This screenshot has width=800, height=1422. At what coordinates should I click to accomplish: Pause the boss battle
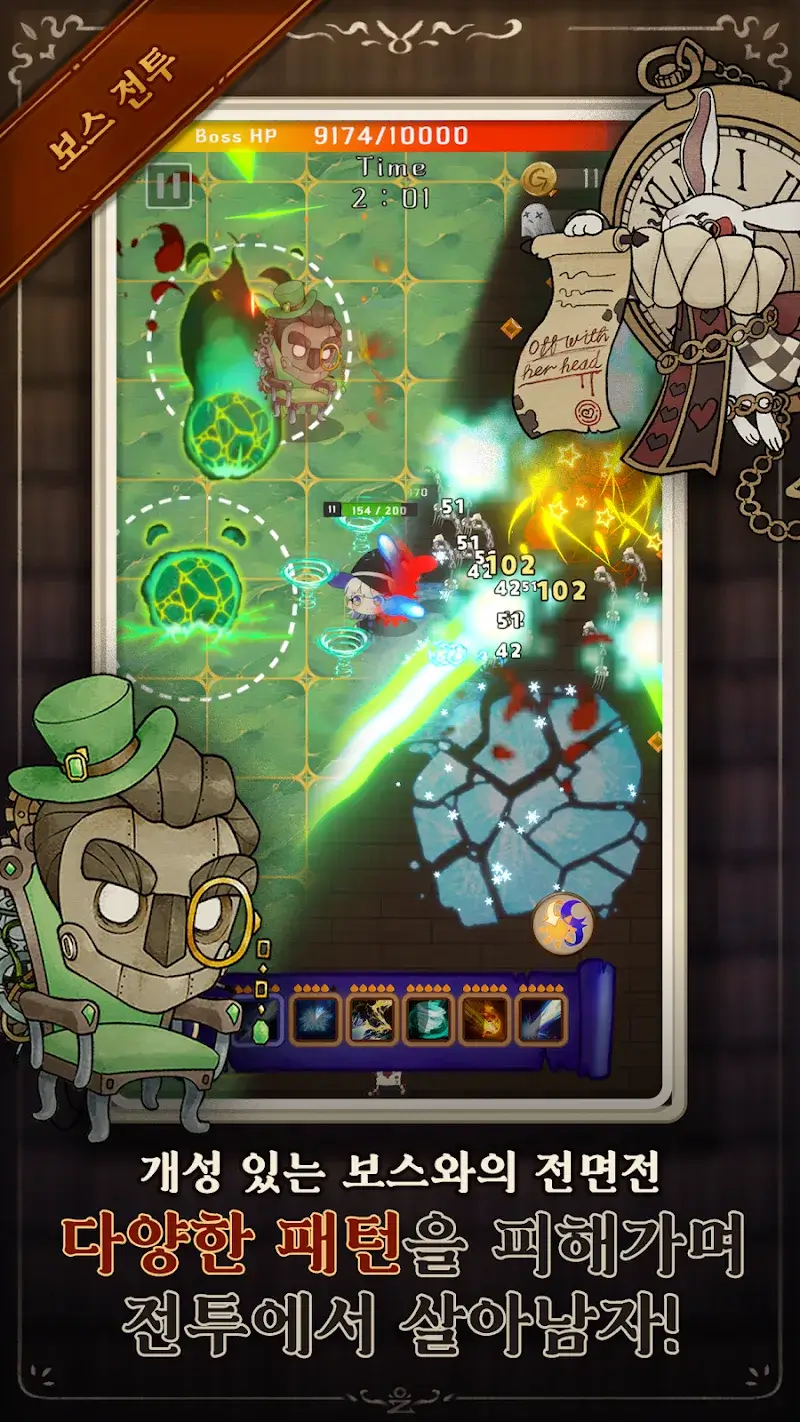168,186
